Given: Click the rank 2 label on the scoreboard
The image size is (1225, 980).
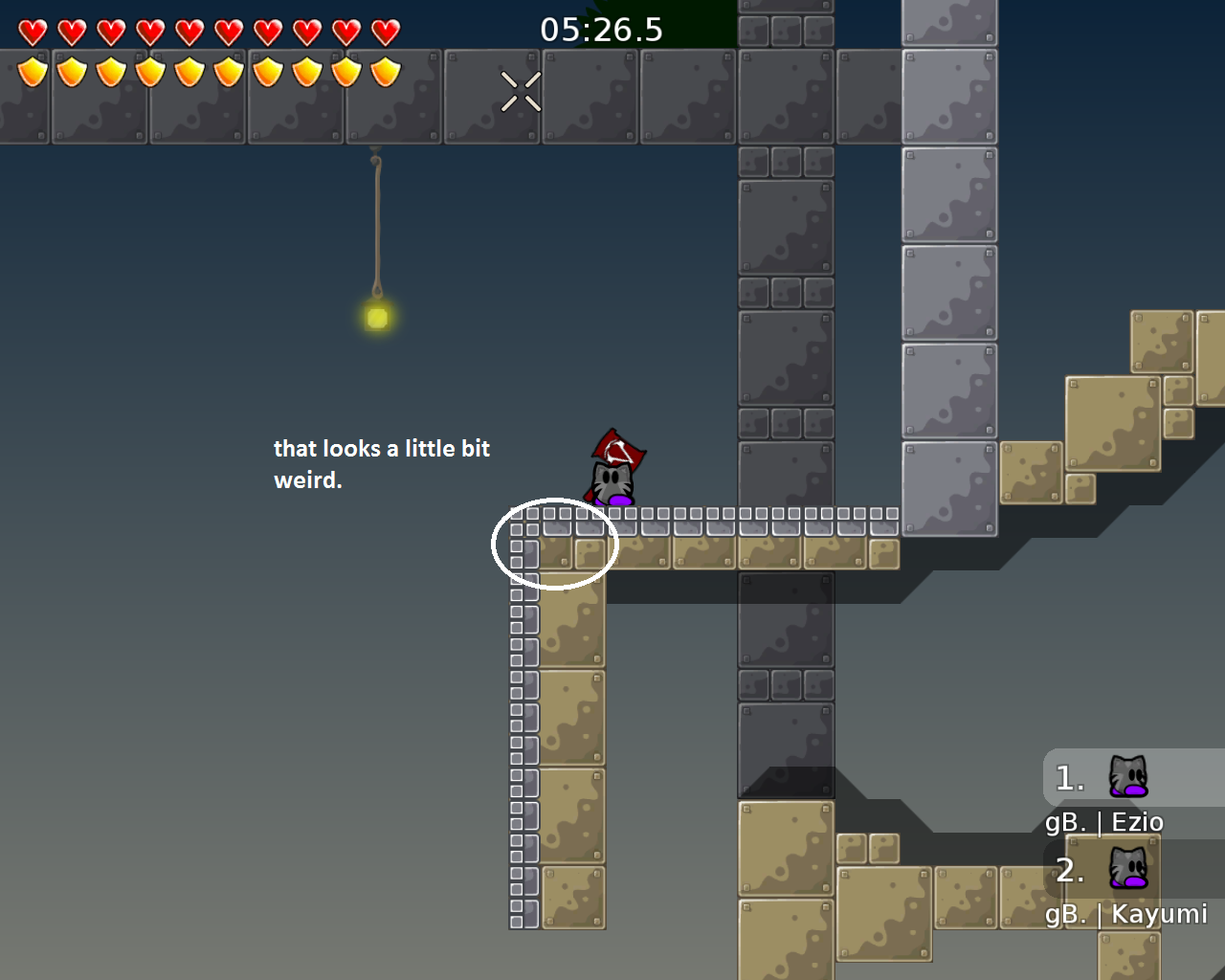Looking at the screenshot, I should click(x=1068, y=871).
